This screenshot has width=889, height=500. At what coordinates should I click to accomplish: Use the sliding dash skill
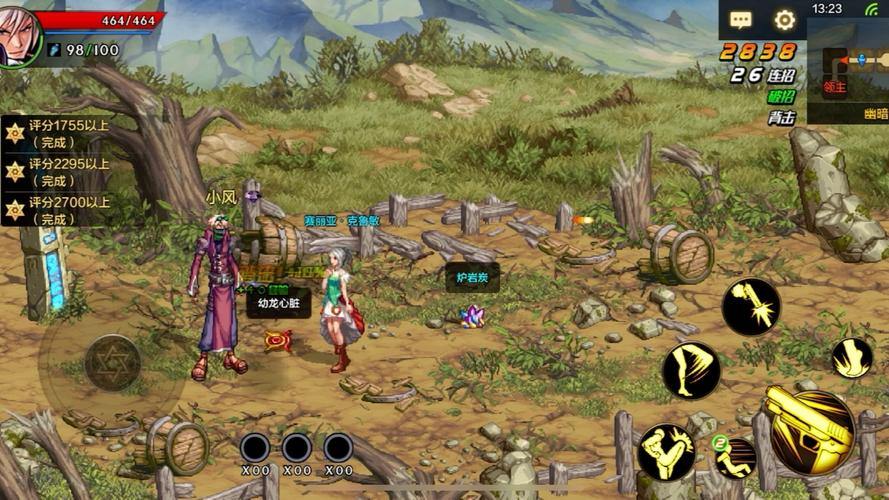(x=735, y=457)
